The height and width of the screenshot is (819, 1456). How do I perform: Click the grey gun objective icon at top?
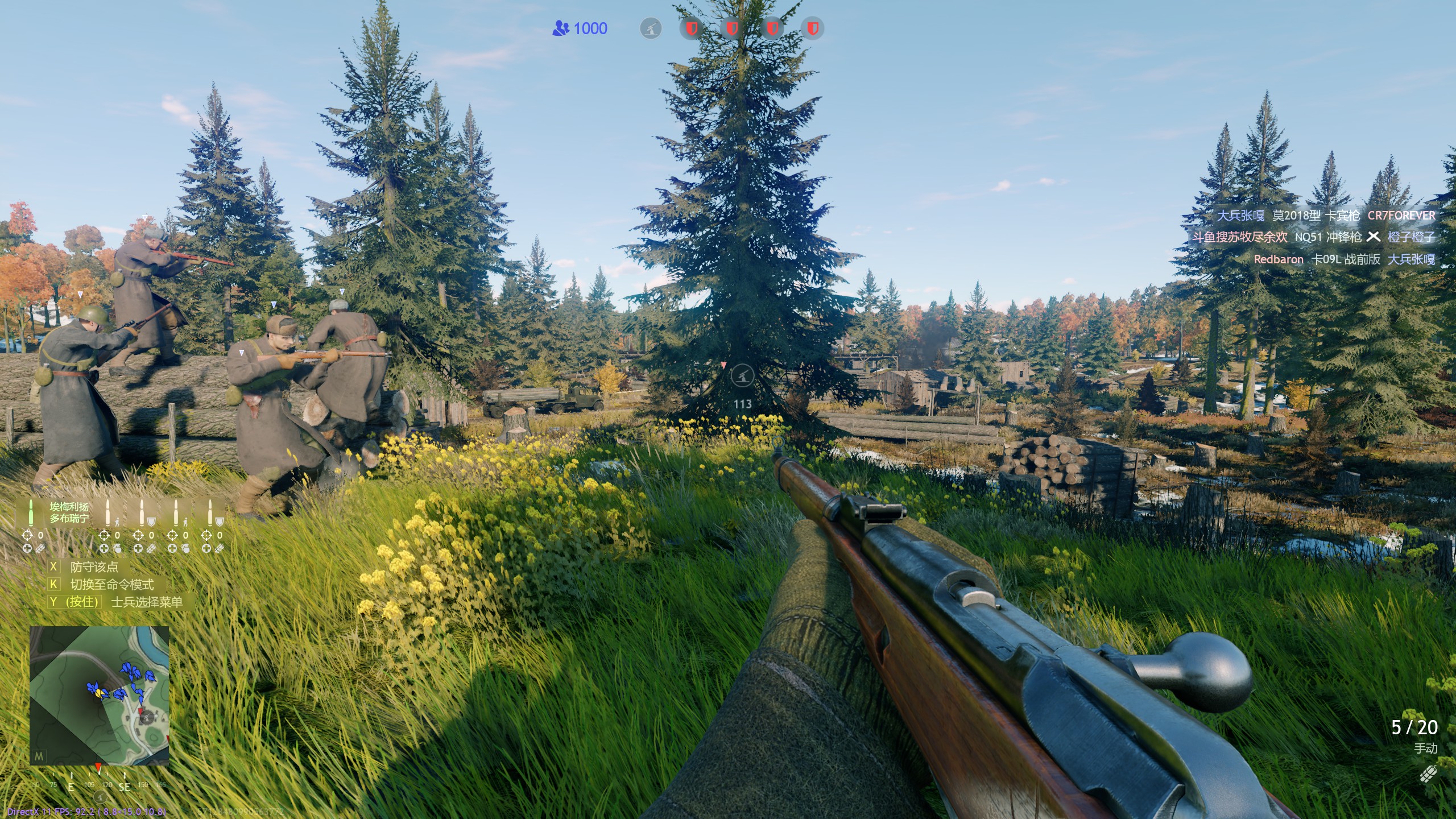[x=651, y=28]
